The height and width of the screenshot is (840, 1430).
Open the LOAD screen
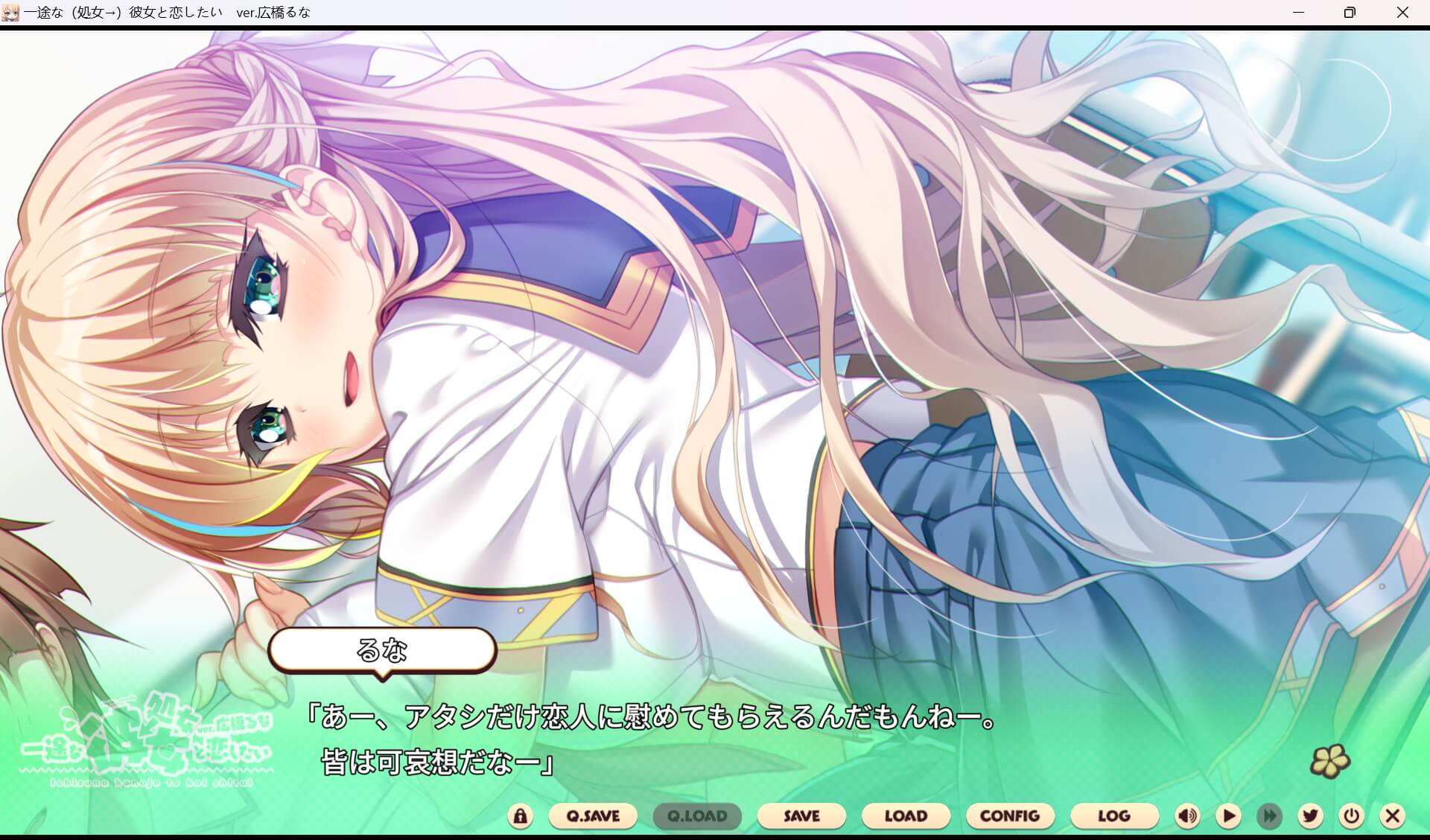coord(906,816)
